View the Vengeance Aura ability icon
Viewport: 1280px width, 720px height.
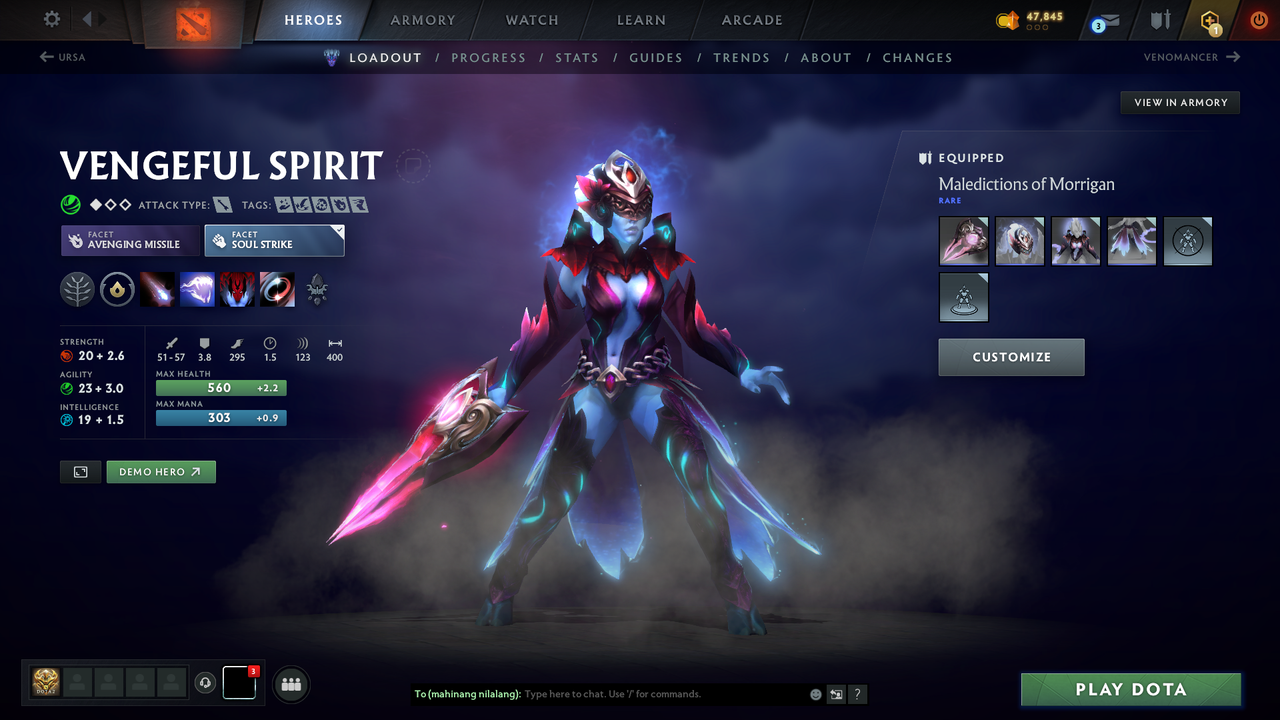click(237, 289)
